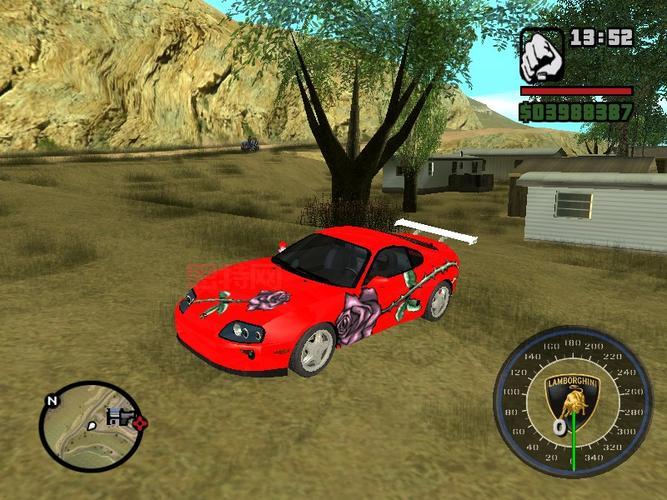
Task: Open the circular radar minimap
Action: click(90, 426)
